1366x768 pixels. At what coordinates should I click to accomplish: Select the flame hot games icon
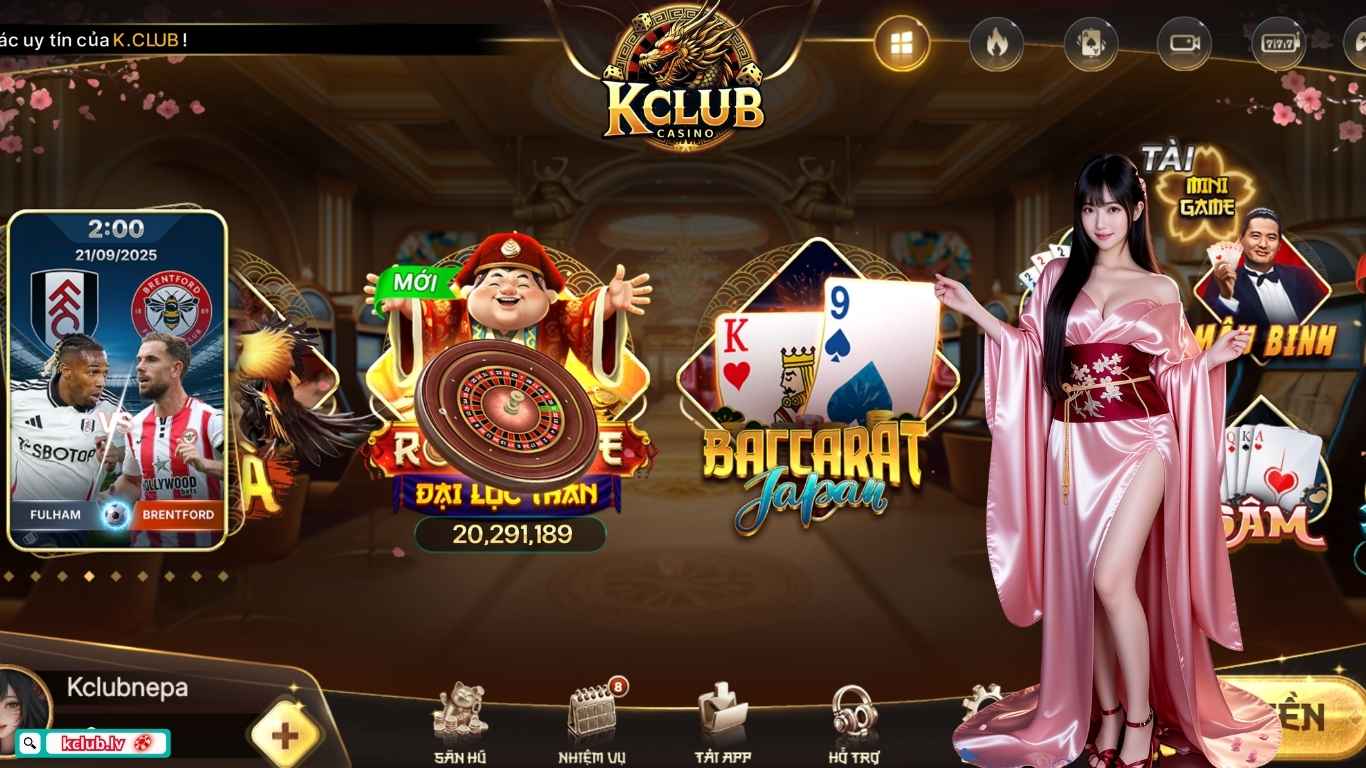point(994,41)
